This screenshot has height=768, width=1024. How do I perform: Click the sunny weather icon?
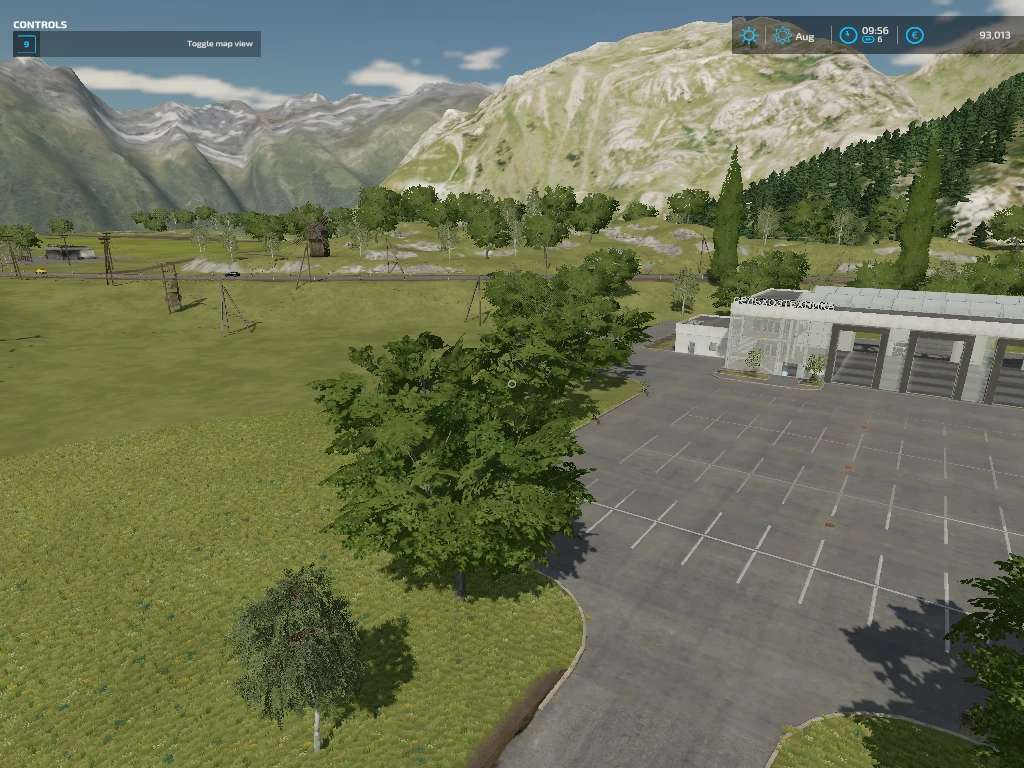coord(748,36)
